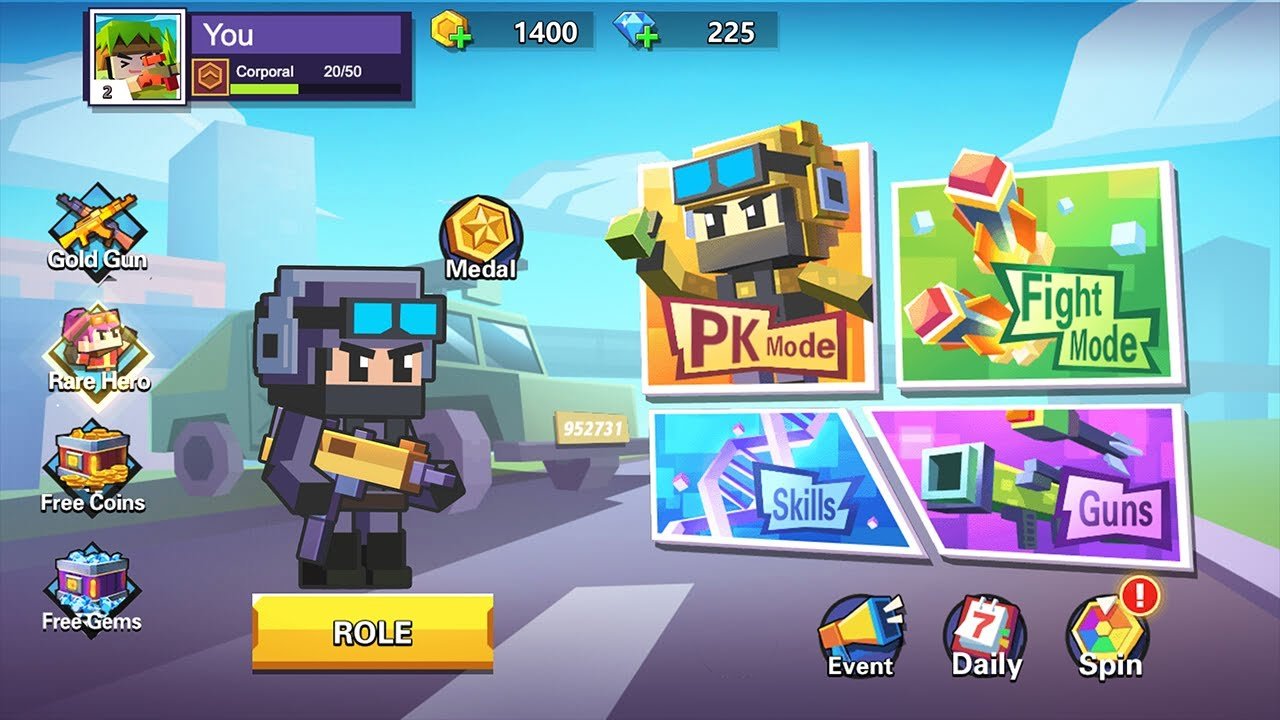Tap the Corporal rank medal emblem
This screenshot has height=720, width=1280.
tap(212, 72)
